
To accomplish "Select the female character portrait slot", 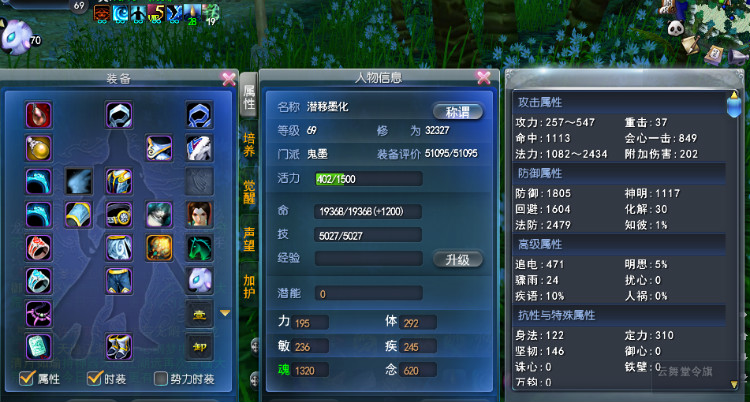I will tap(199, 213).
